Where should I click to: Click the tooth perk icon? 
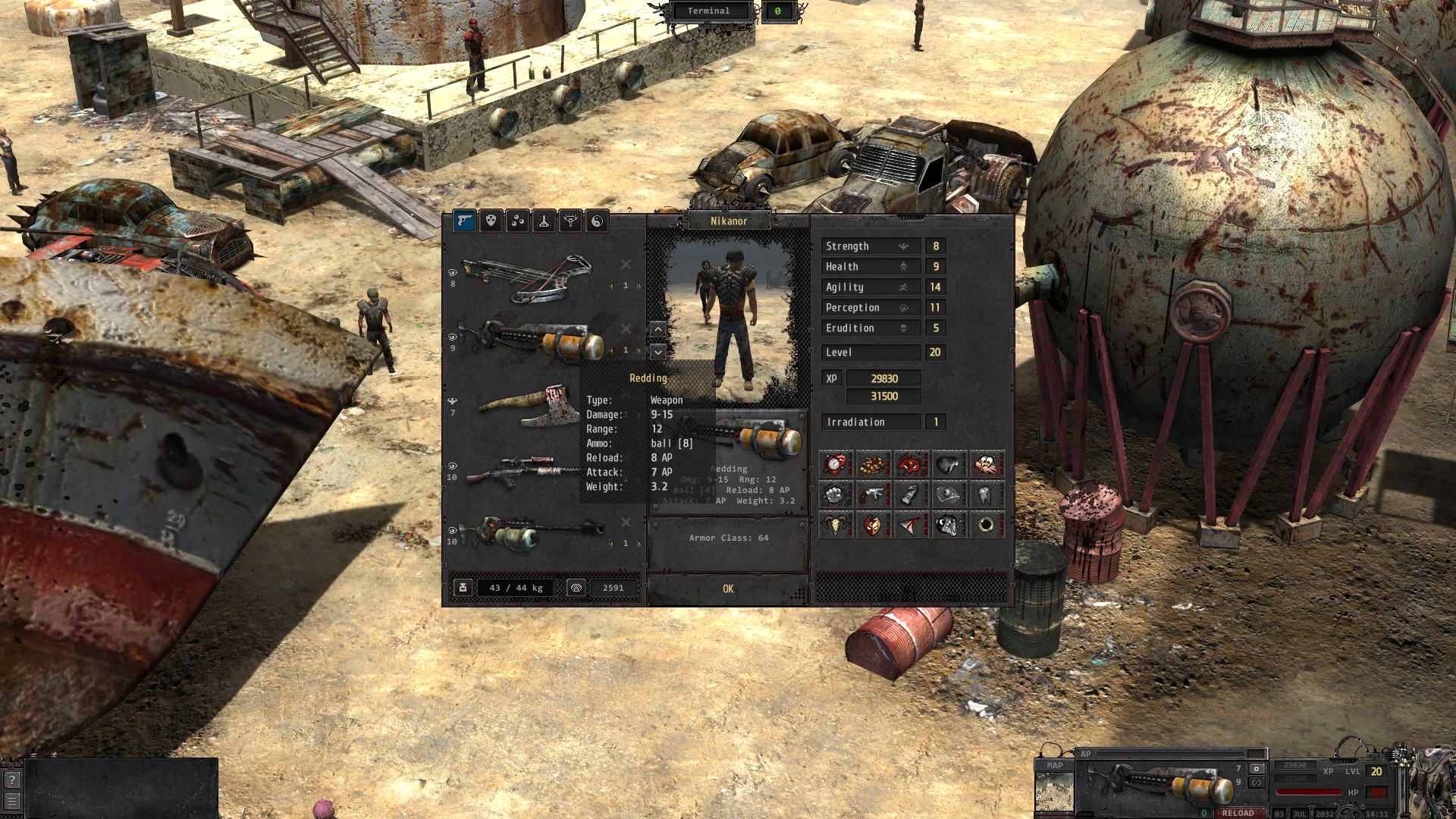pyautogui.click(x=986, y=494)
